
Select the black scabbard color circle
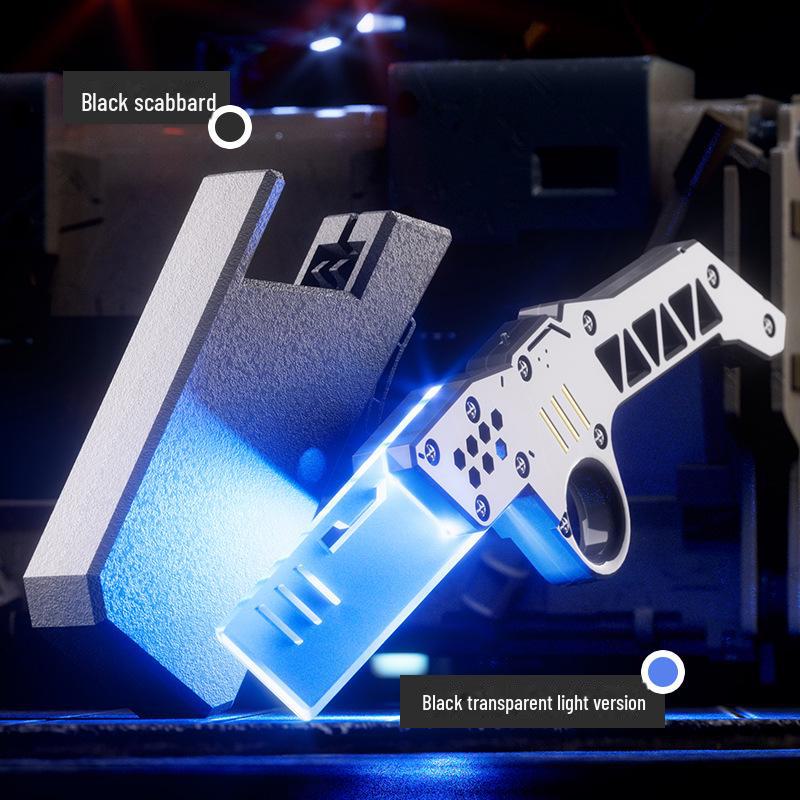click(x=230, y=127)
